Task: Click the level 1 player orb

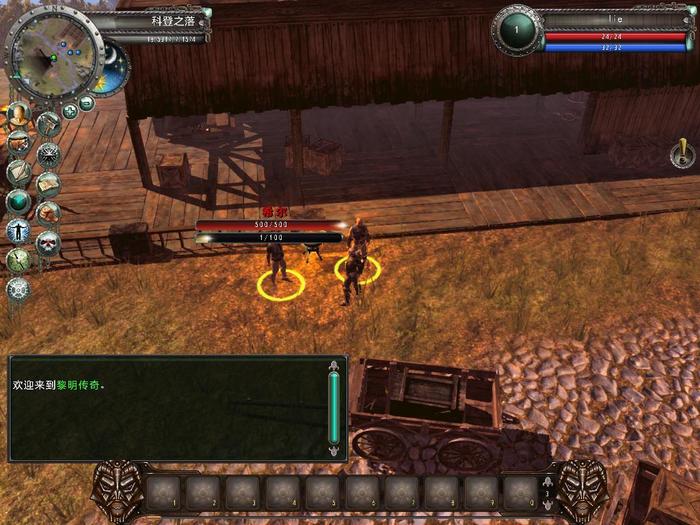Action: [516, 30]
